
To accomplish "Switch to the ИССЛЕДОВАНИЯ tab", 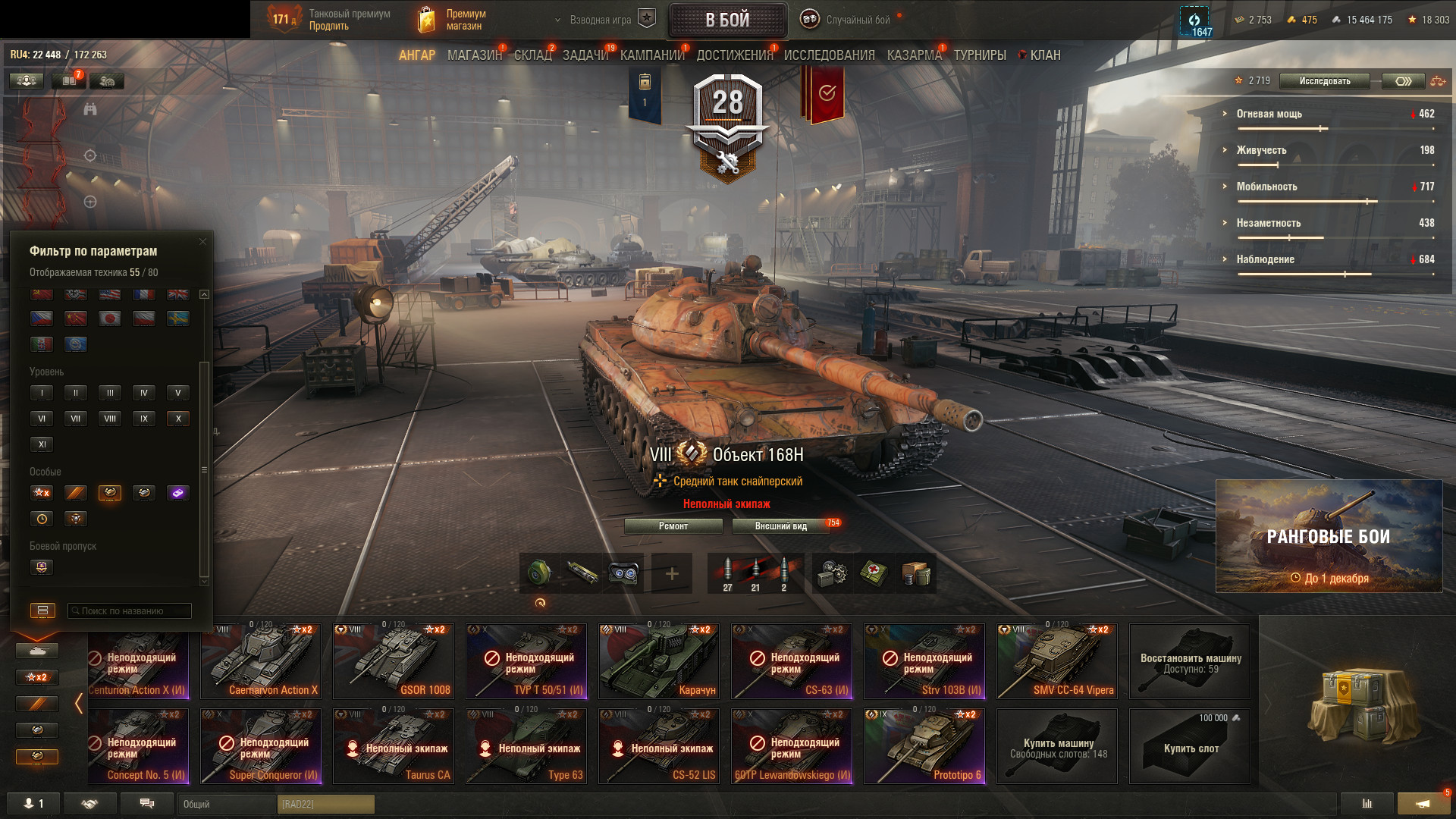I will pyautogui.click(x=829, y=55).
